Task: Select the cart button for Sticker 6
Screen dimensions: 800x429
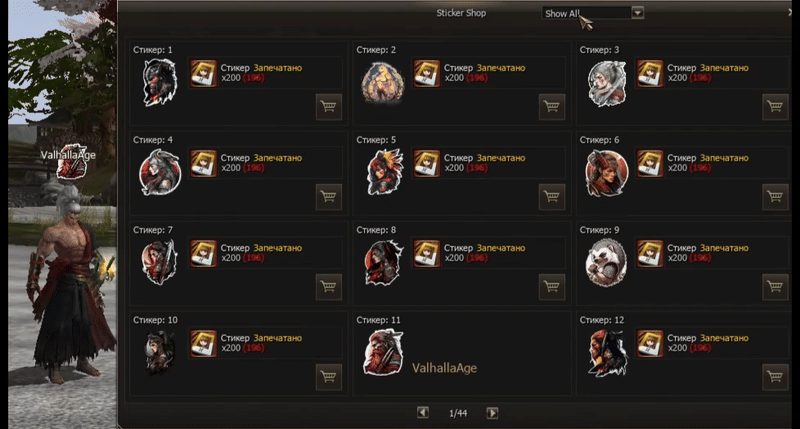Action: [775, 197]
